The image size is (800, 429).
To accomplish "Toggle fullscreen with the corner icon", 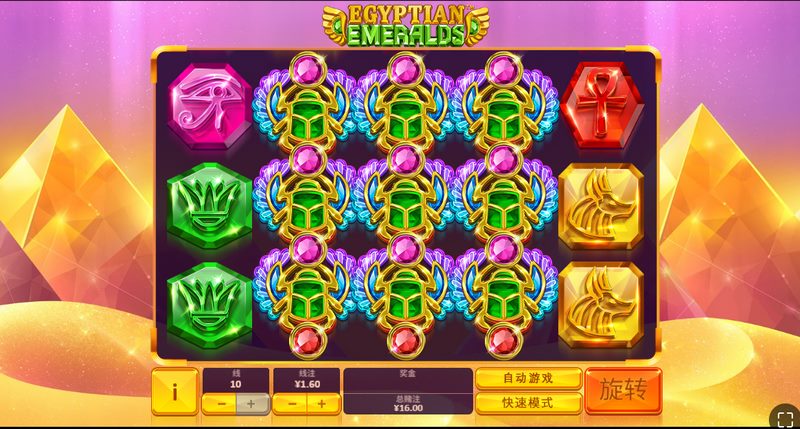I will click(x=783, y=414).
